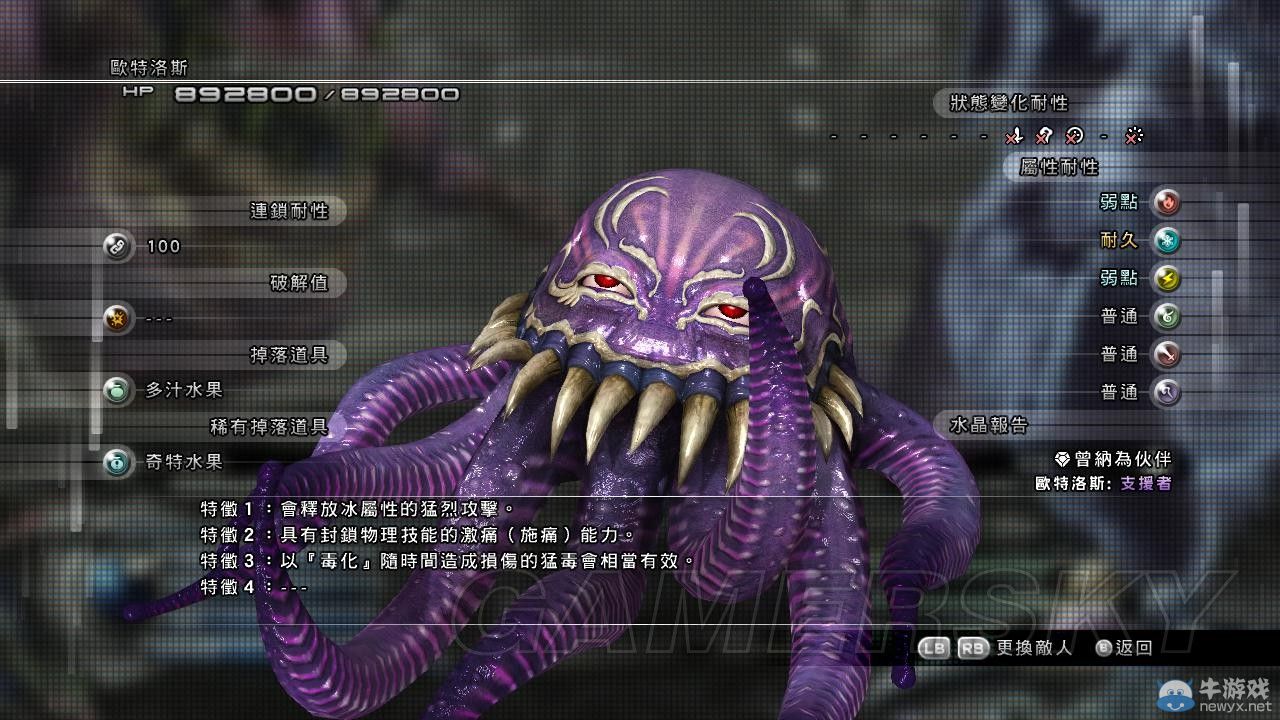Click the ice resistance element icon
The width and height of the screenshot is (1280, 720).
tap(1167, 240)
